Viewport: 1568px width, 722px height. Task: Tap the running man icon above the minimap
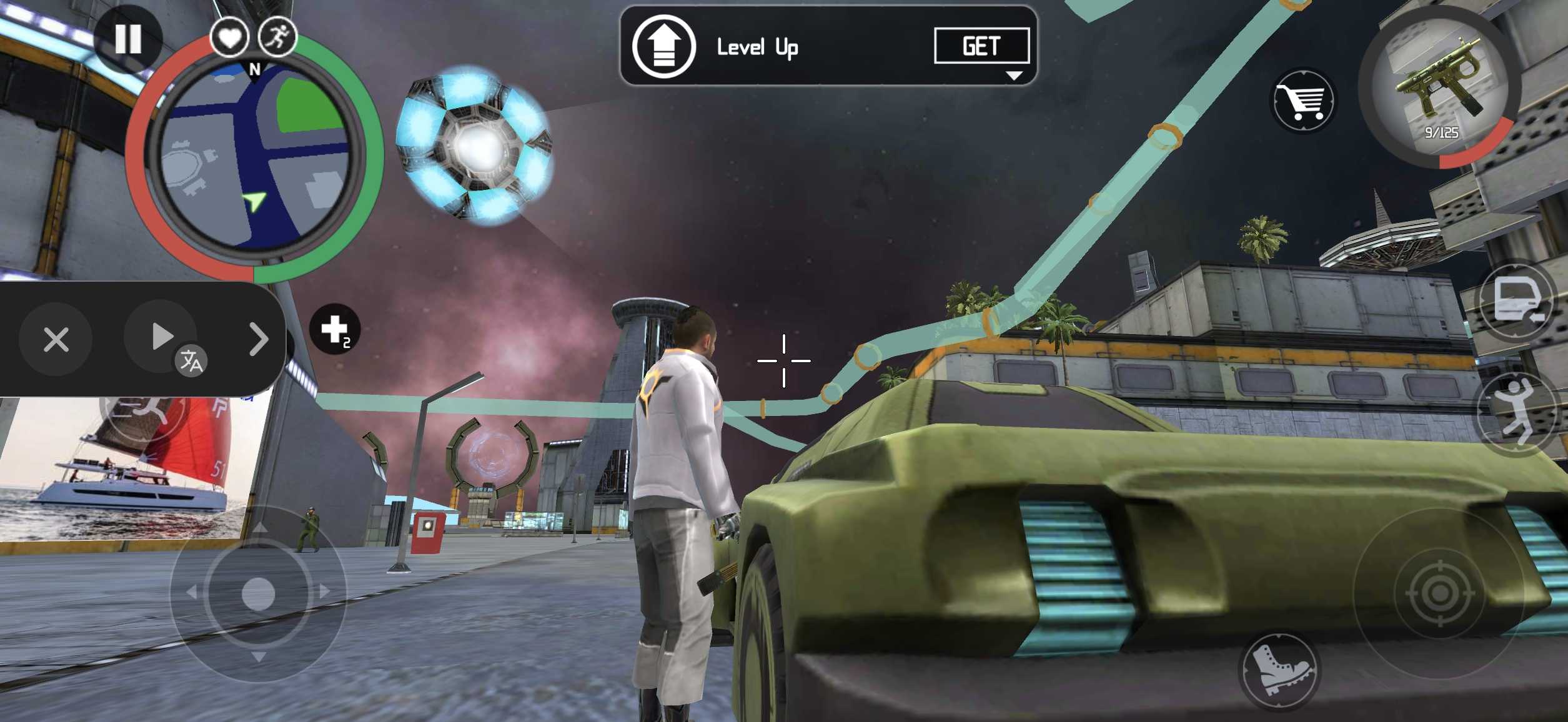pyautogui.click(x=277, y=37)
